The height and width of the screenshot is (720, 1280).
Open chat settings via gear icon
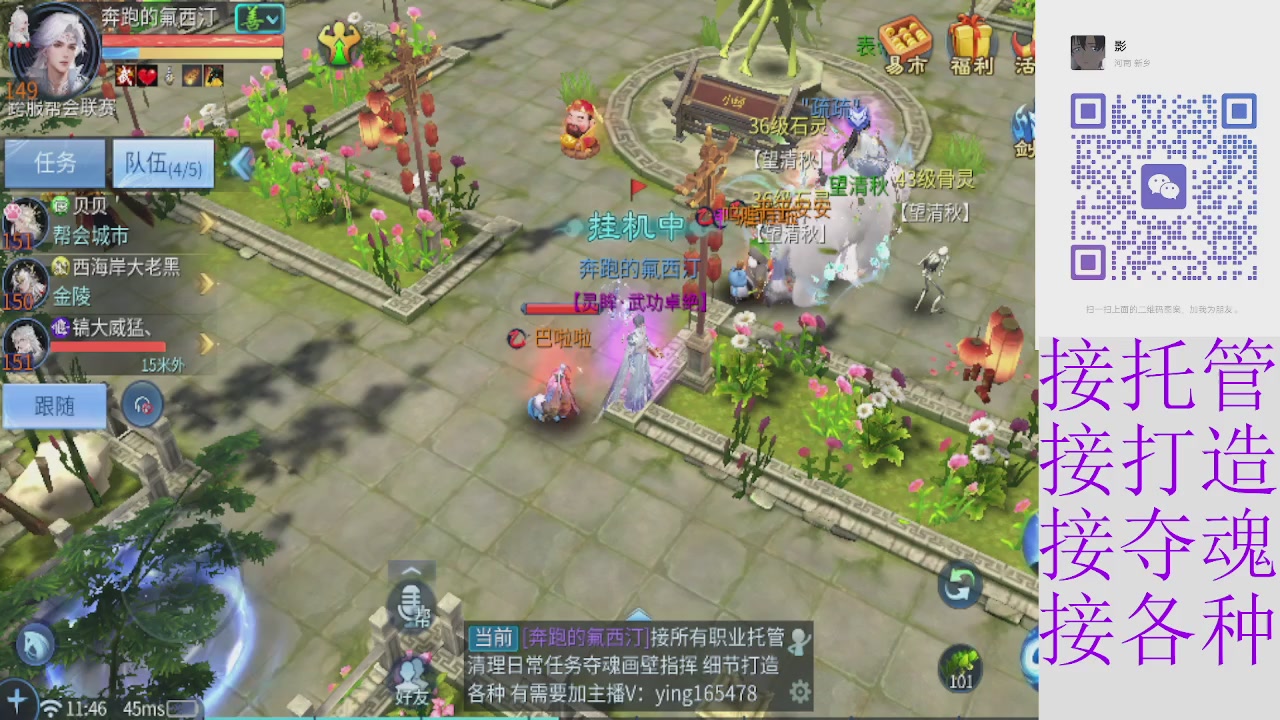[799, 690]
